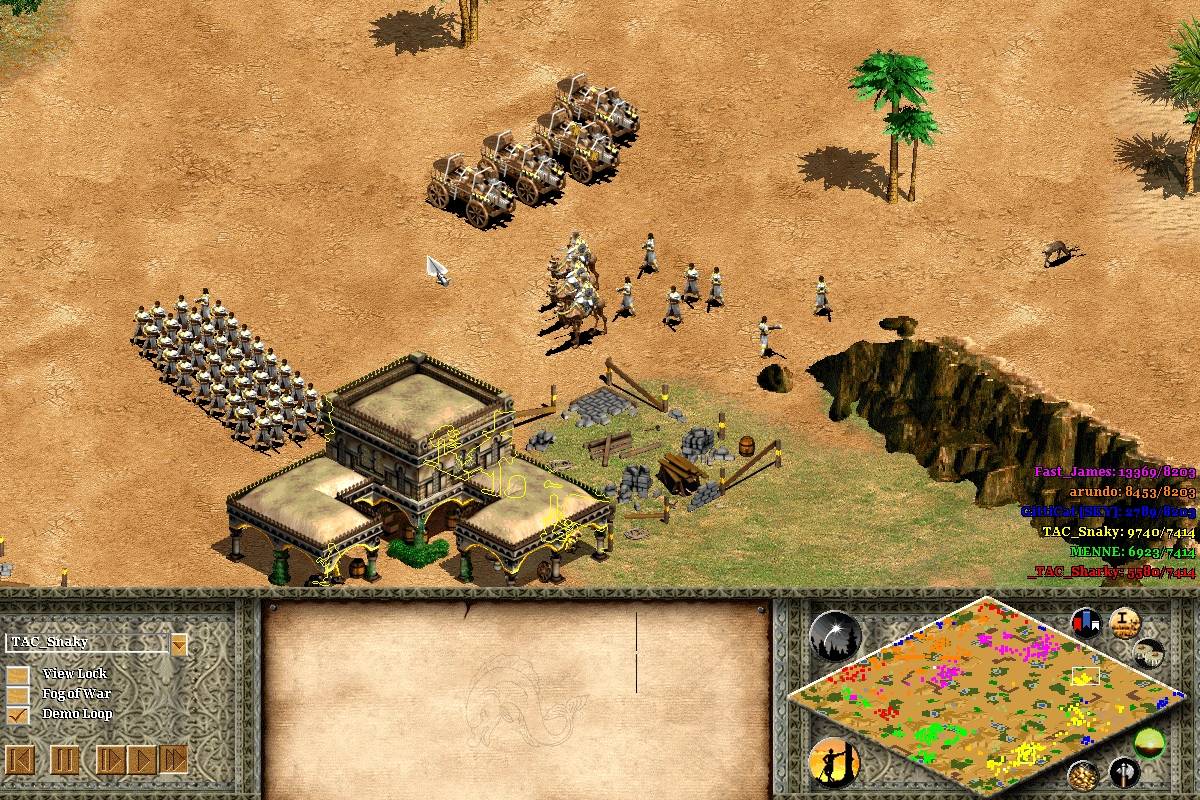The width and height of the screenshot is (1200, 800).
Task: Switch minimap to economic gold-pile mode
Action: click(1082, 774)
